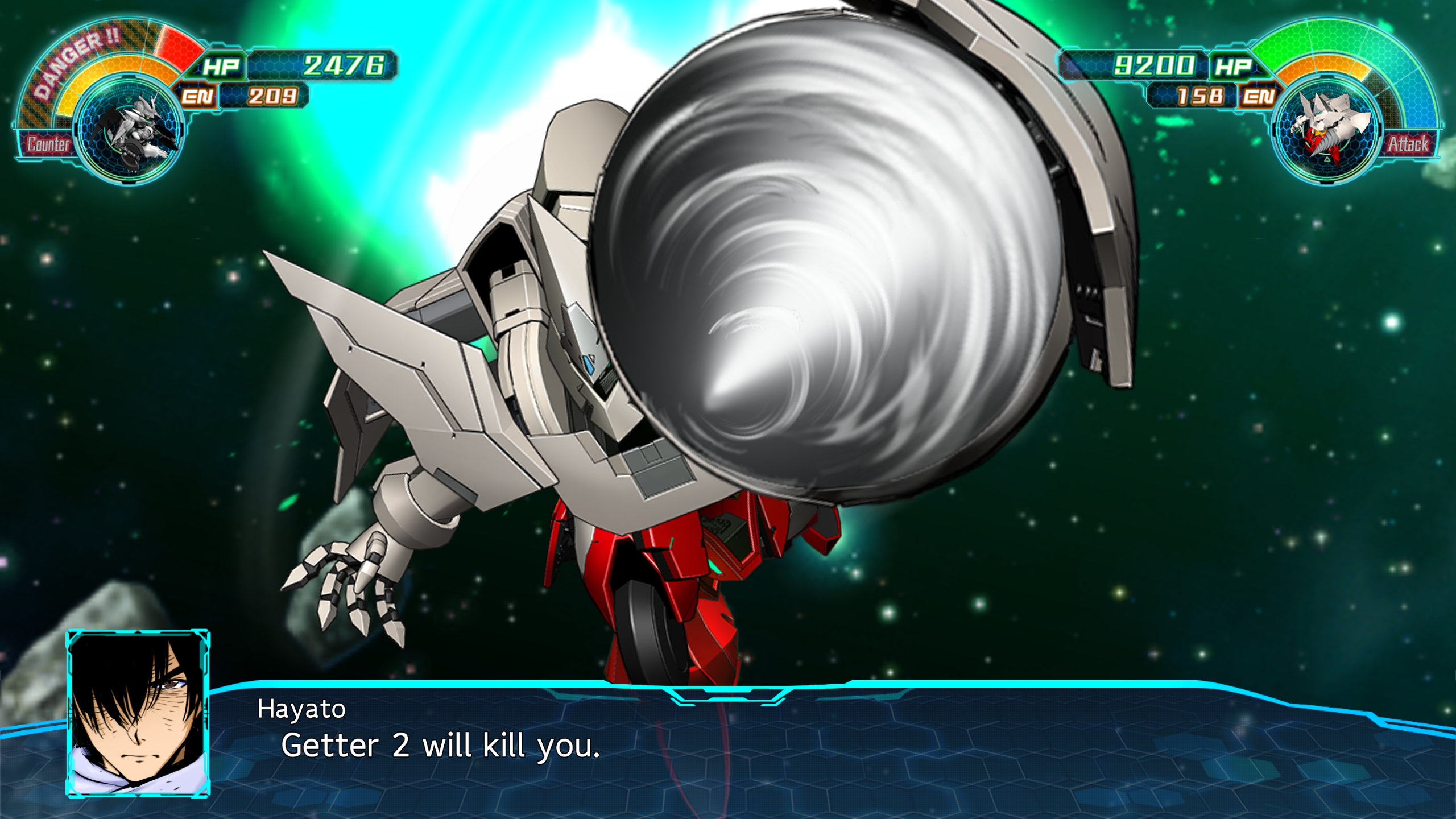
Task: Select Hayato's pilot portrait
Action: click(138, 713)
